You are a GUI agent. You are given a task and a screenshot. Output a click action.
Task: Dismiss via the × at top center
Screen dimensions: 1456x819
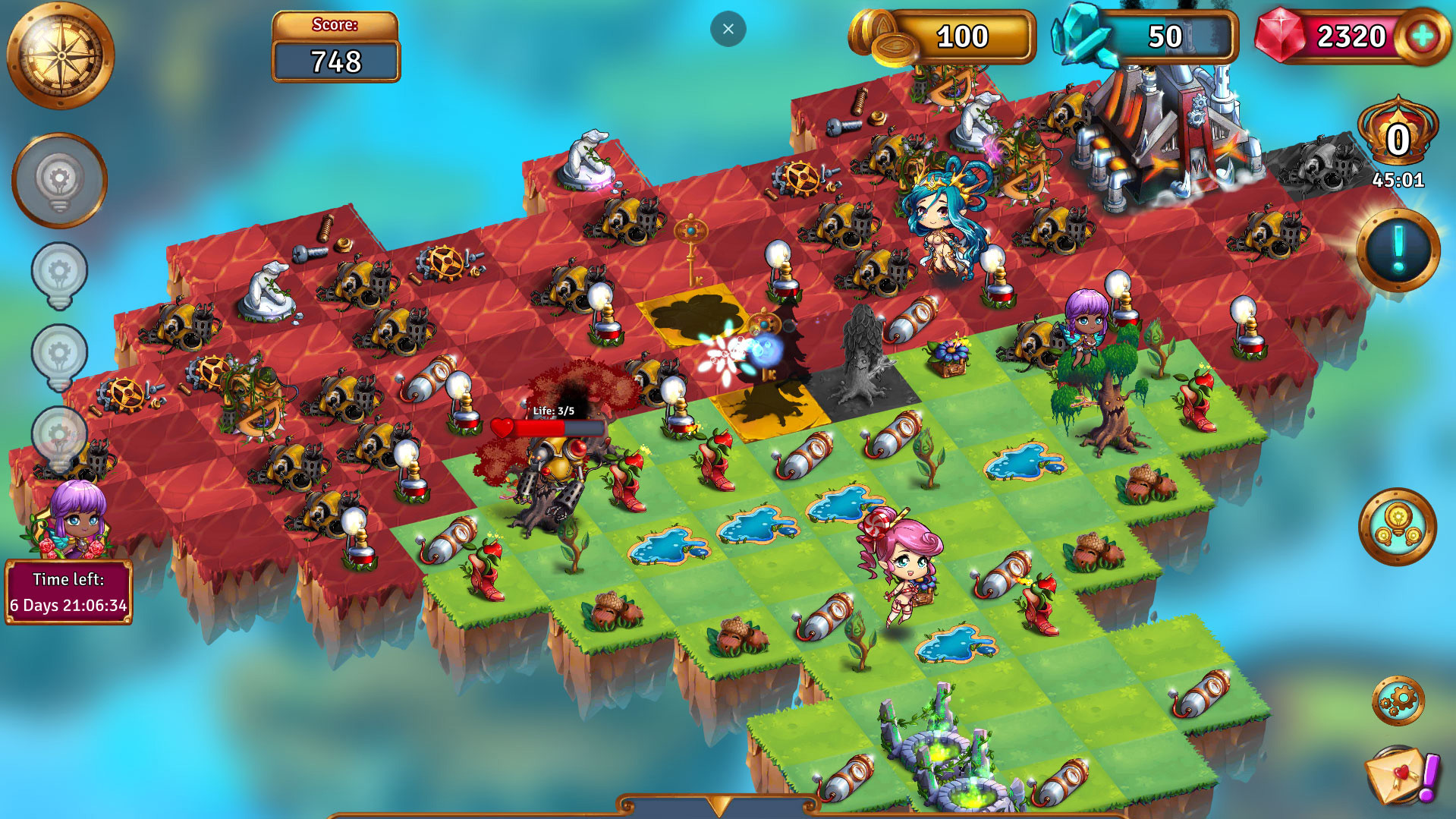(728, 28)
